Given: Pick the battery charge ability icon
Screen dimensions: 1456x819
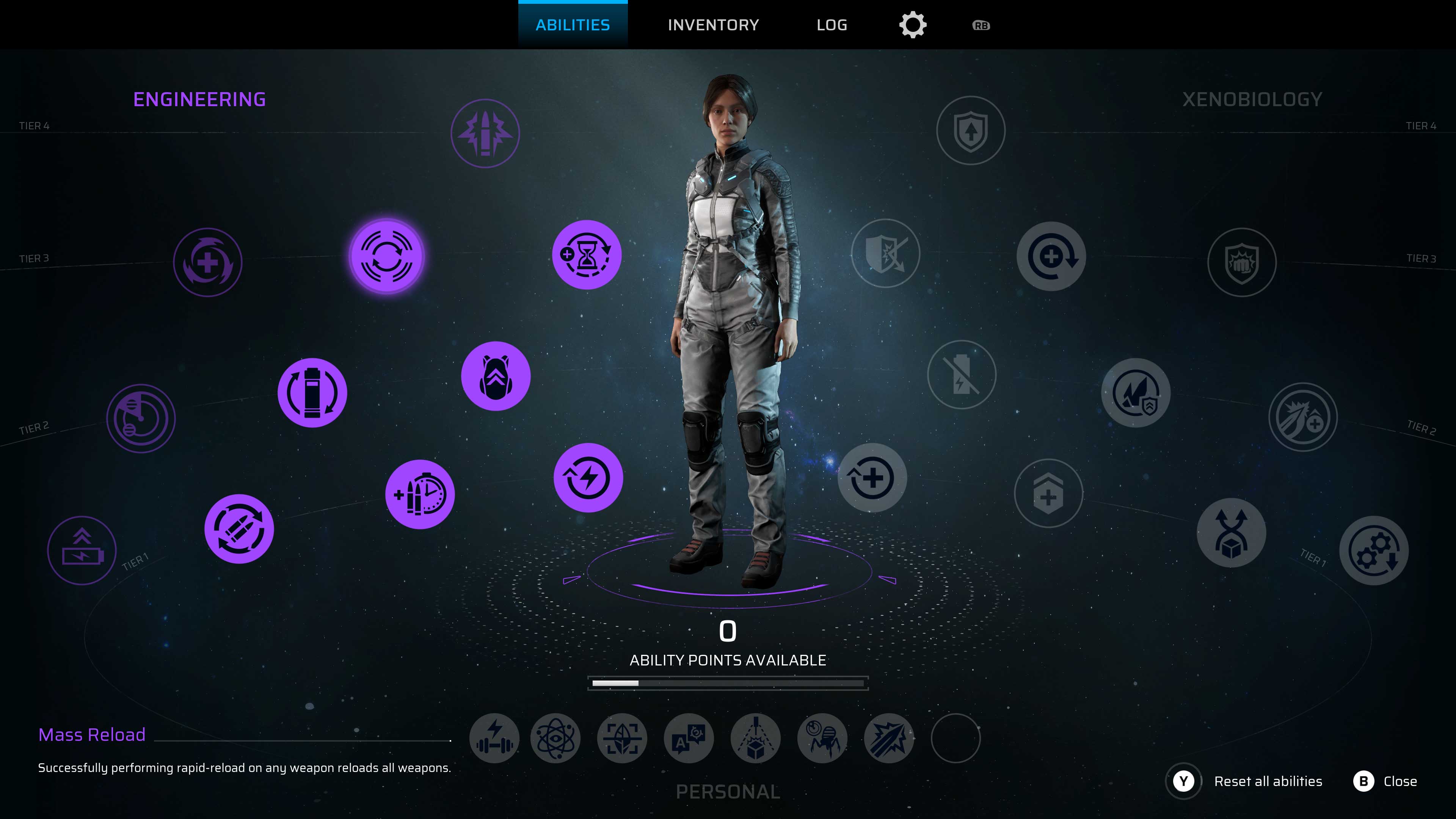Looking at the screenshot, I should click(x=82, y=551).
